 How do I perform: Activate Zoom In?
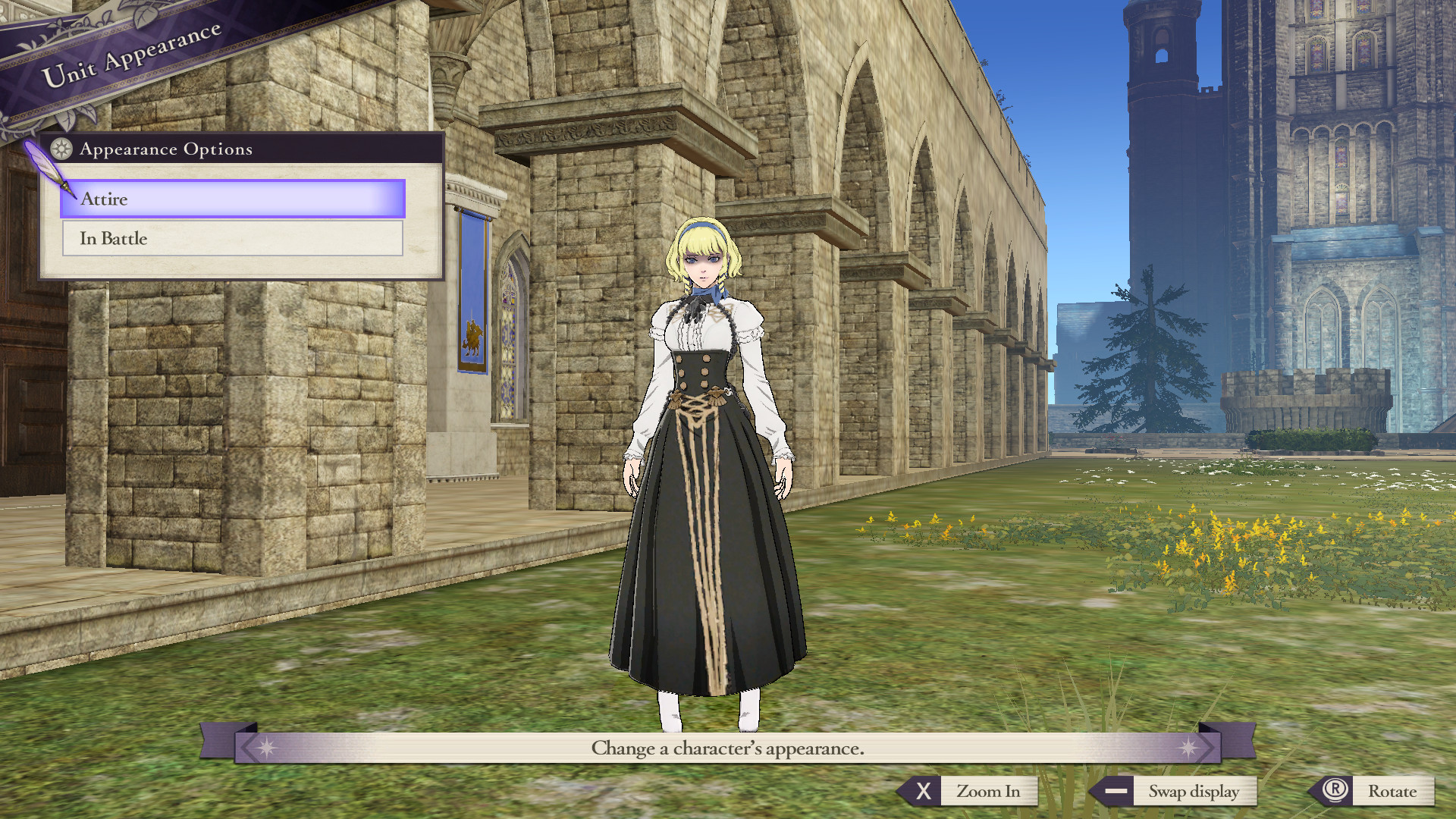pyautogui.click(x=988, y=791)
